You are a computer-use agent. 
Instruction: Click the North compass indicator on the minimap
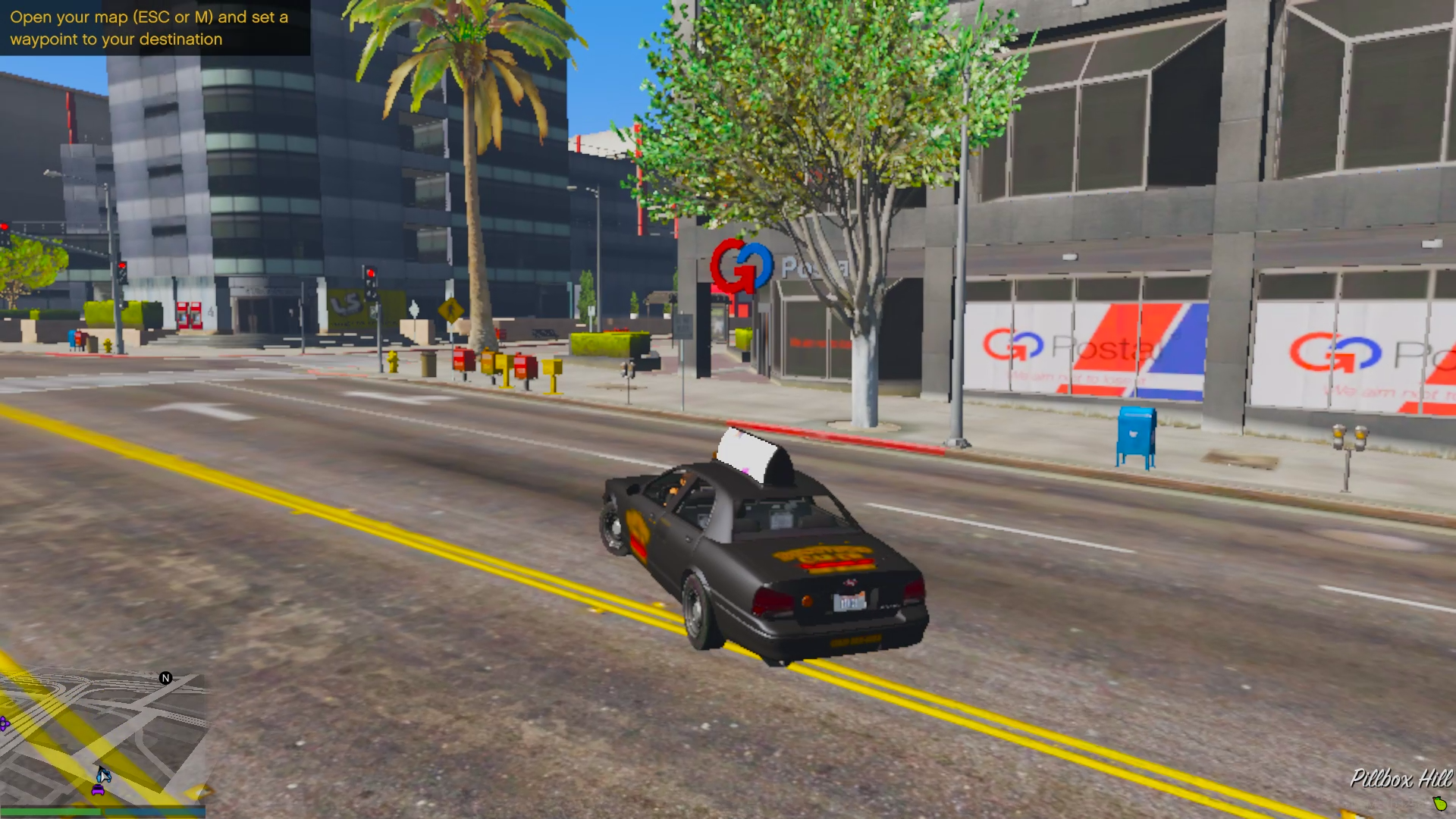(164, 676)
